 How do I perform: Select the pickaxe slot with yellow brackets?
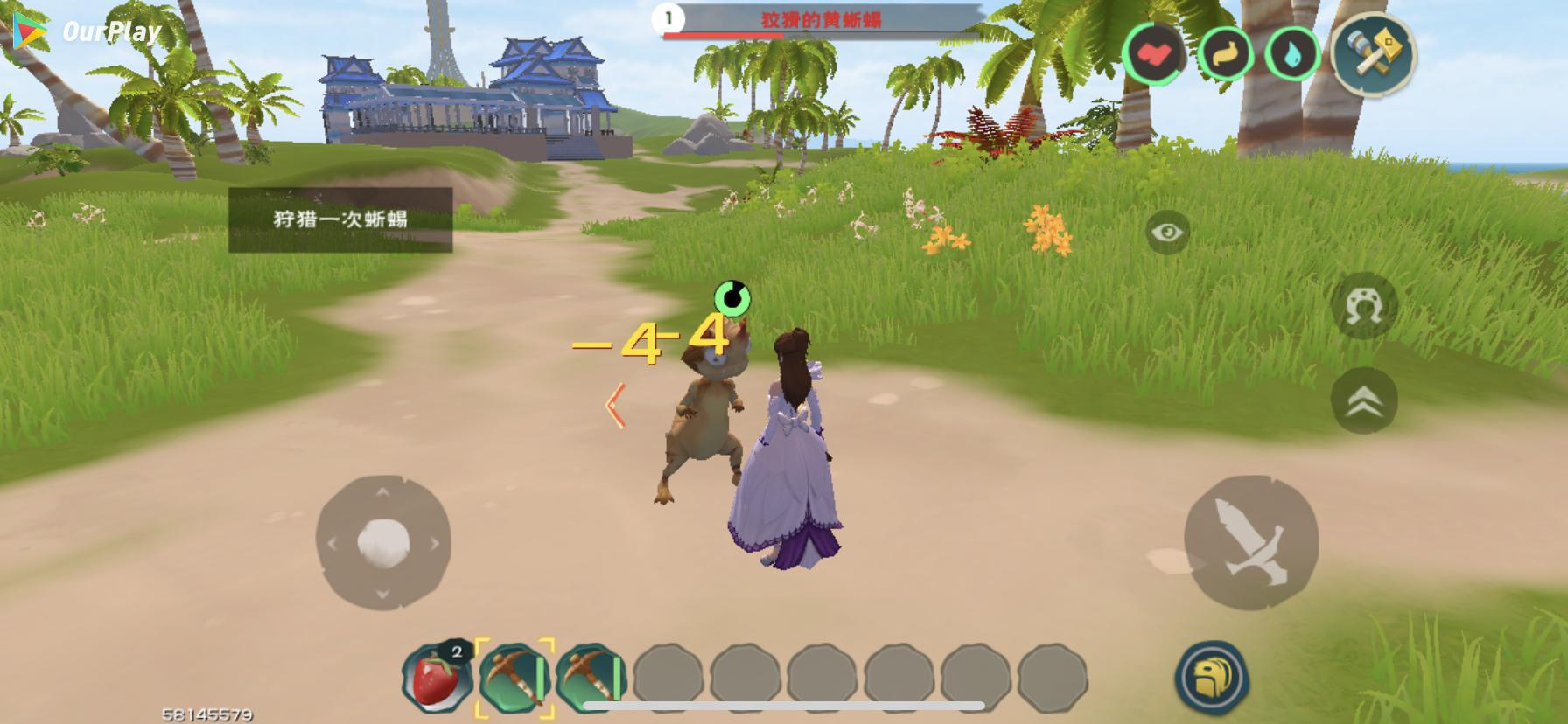pyautogui.click(x=514, y=678)
